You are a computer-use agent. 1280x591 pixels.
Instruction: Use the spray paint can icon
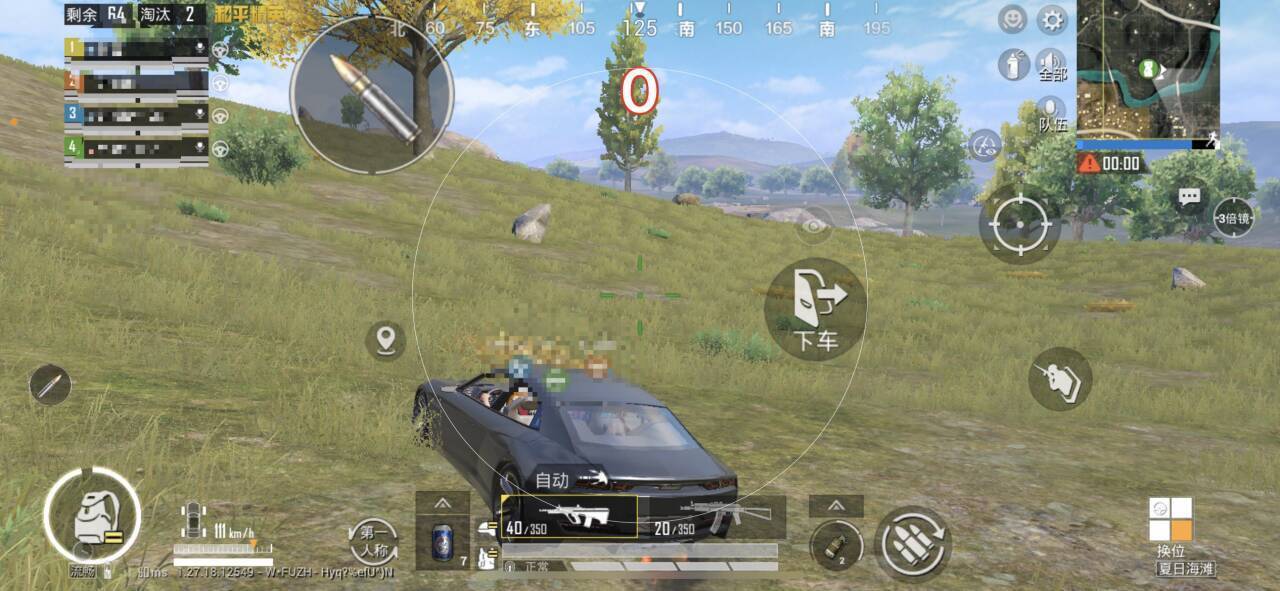click(1013, 65)
